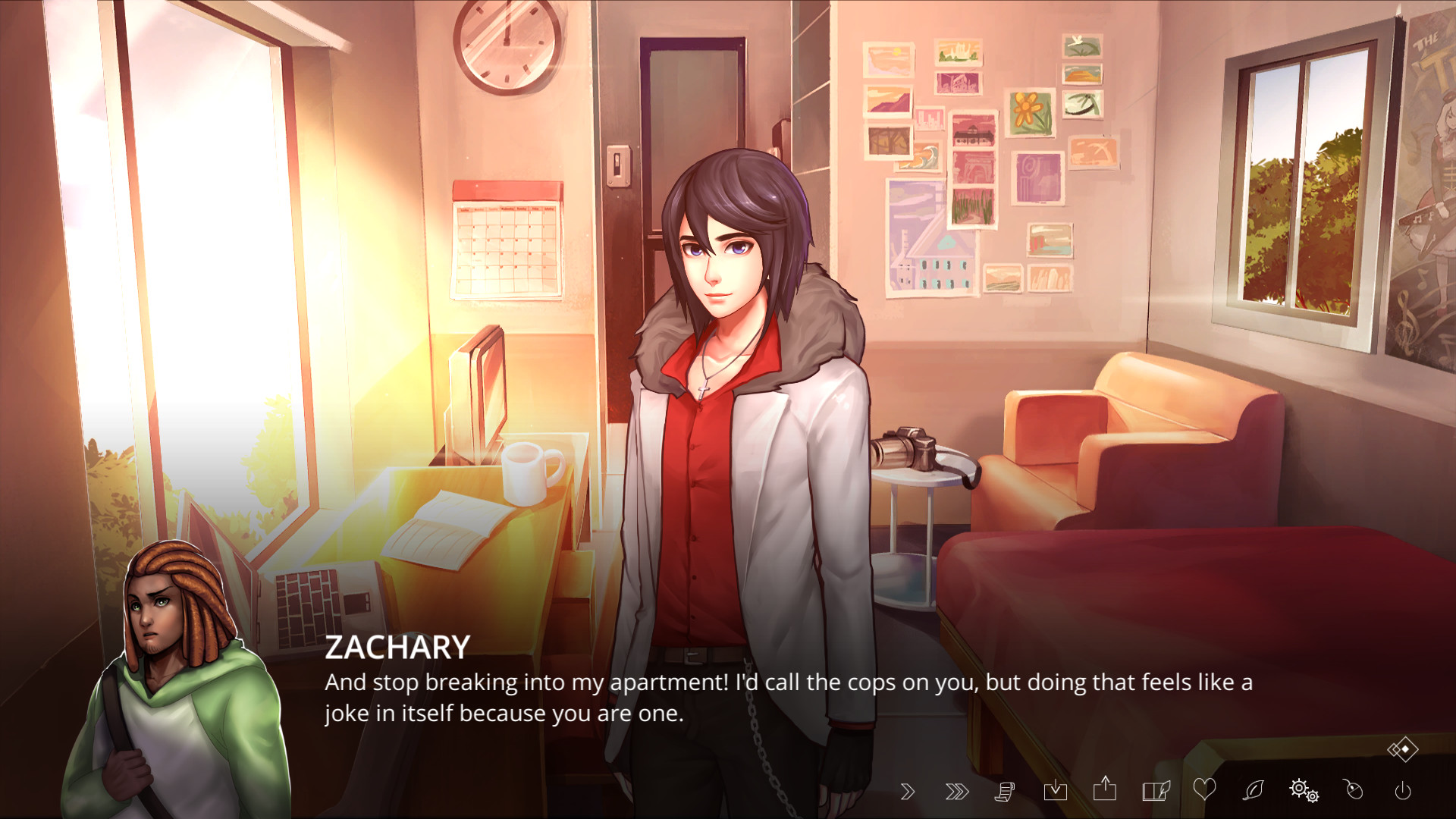
Task: Load game with the upload-box icon
Action: [1105, 789]
